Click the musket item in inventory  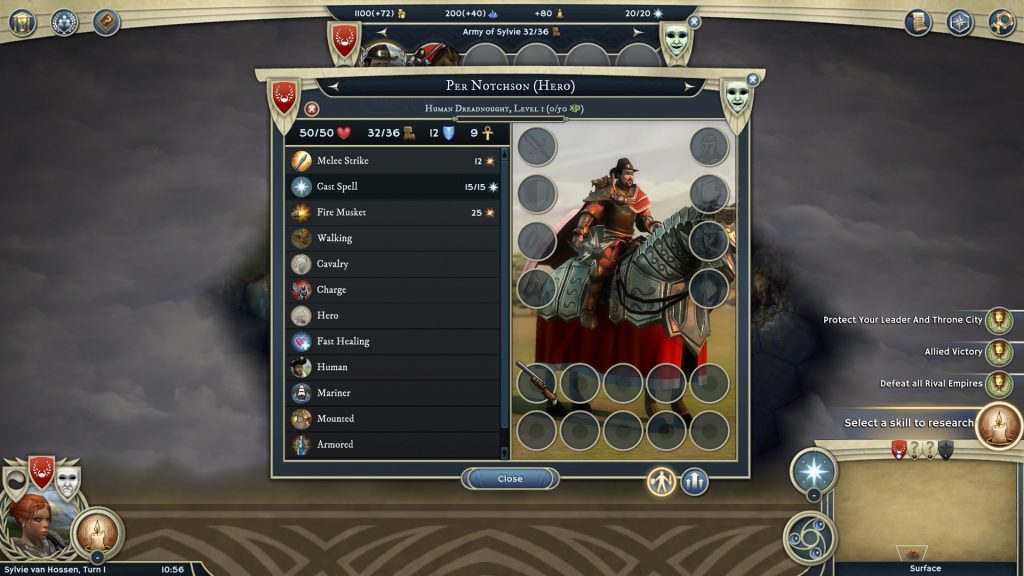point(536,382)
